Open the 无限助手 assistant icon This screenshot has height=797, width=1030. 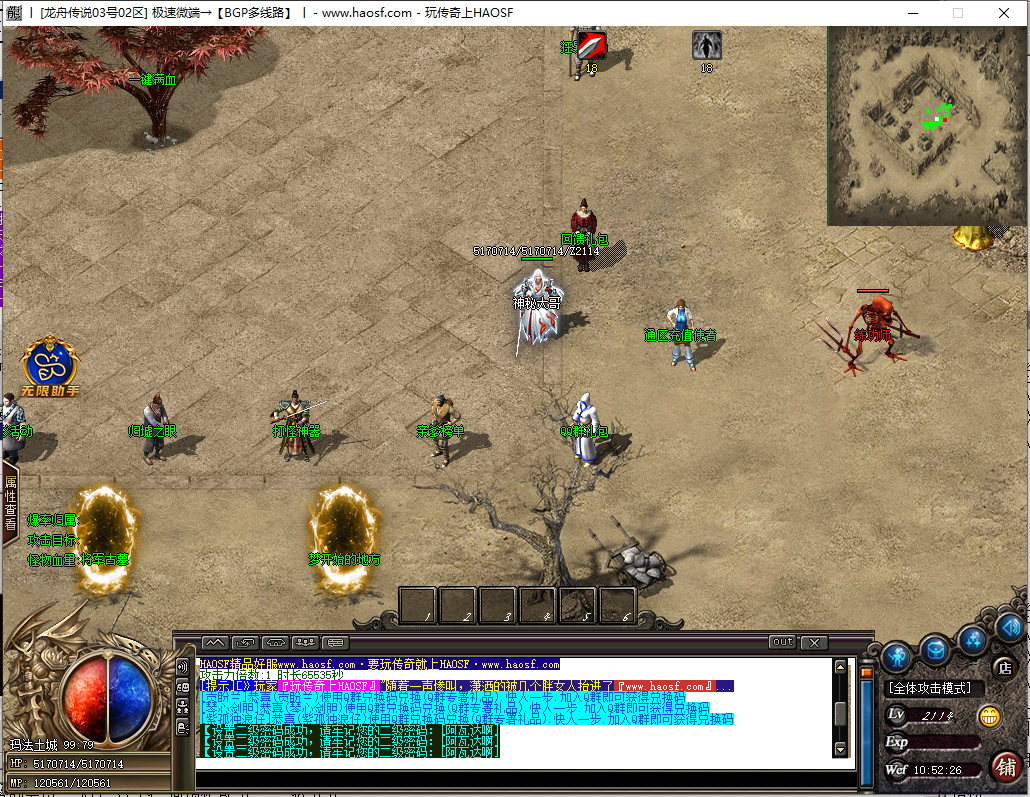pyautogui.click(x=51, y=364)
